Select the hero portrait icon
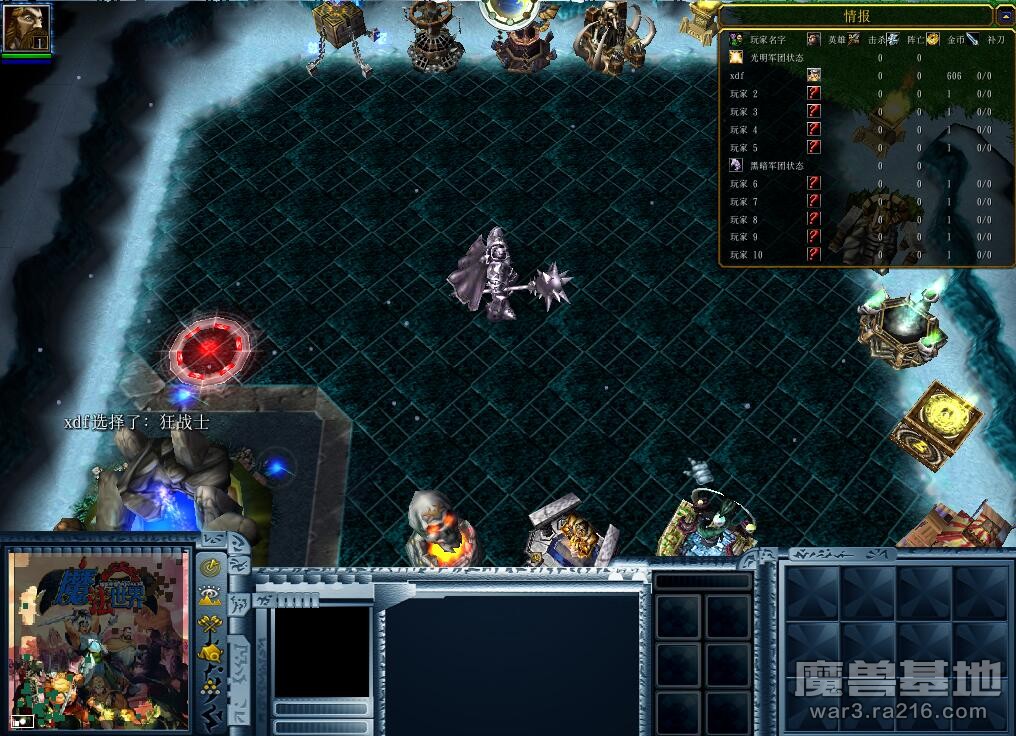This screenshot has width=1016, height=736. point(26,28)
